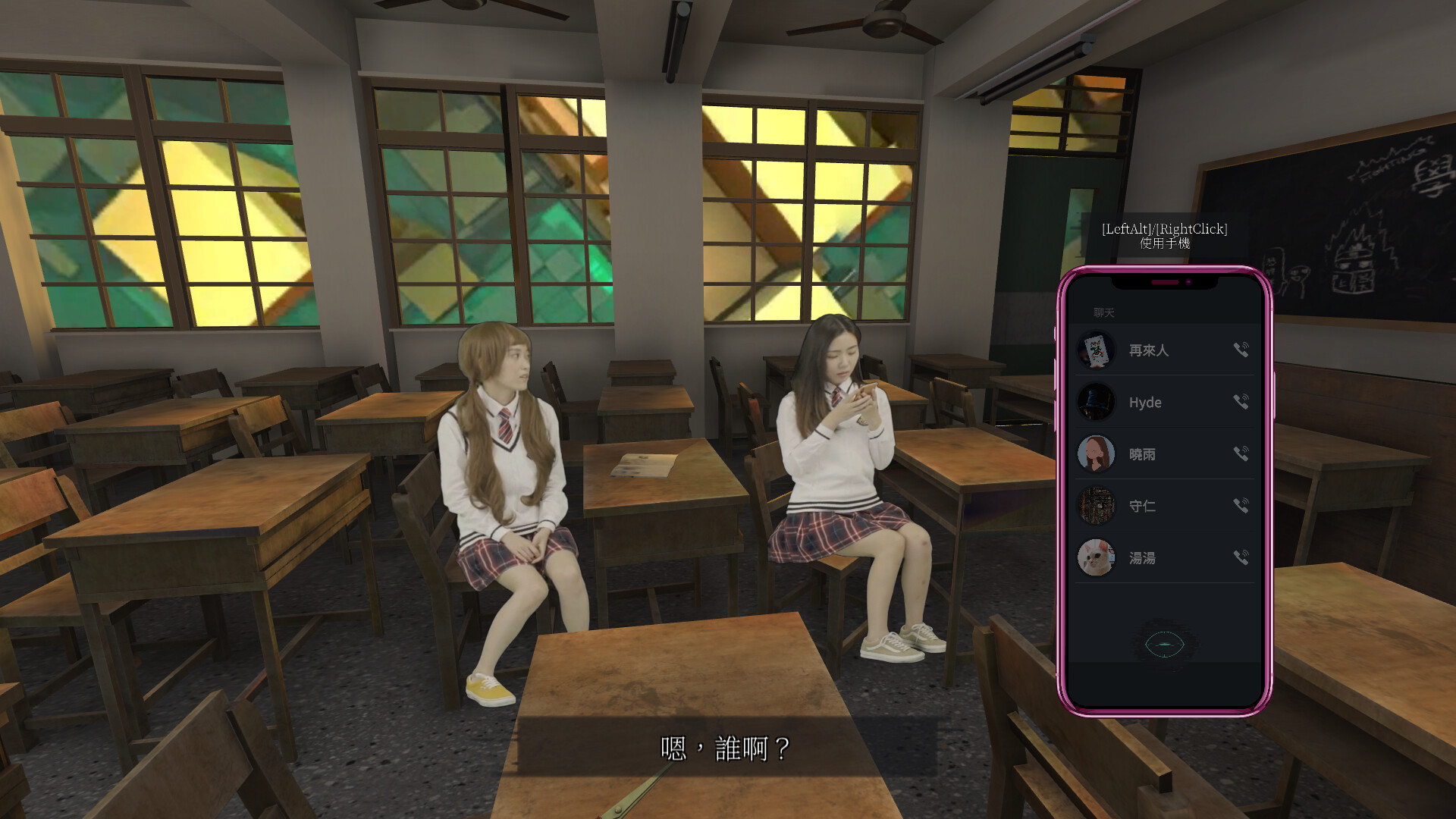Start a call to 曉雨

point(1241,453)
